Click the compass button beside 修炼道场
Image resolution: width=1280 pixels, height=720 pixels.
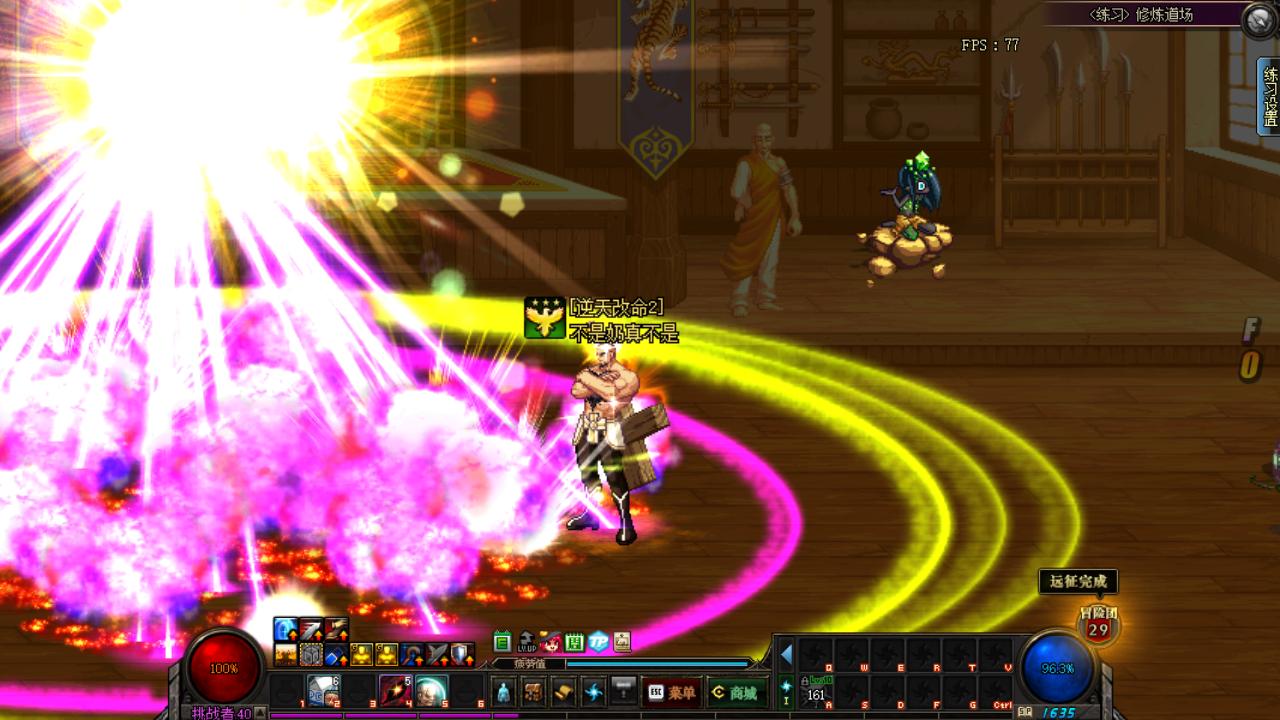[1259, 19]
